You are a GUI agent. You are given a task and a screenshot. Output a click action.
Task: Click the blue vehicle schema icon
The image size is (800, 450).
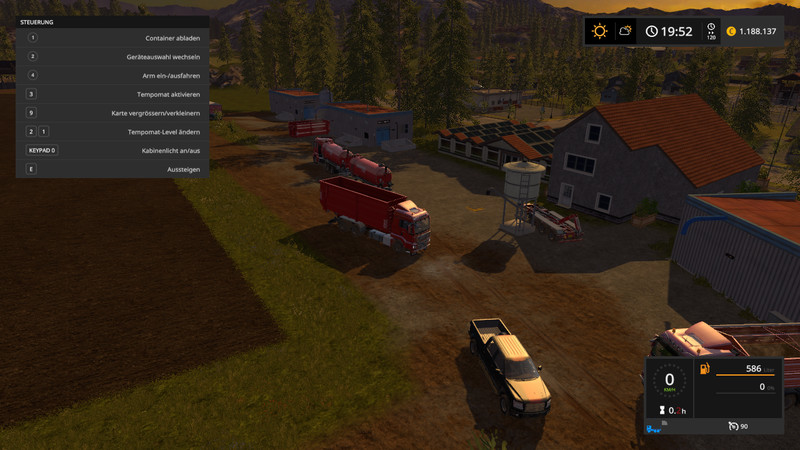tap(653, 430)
